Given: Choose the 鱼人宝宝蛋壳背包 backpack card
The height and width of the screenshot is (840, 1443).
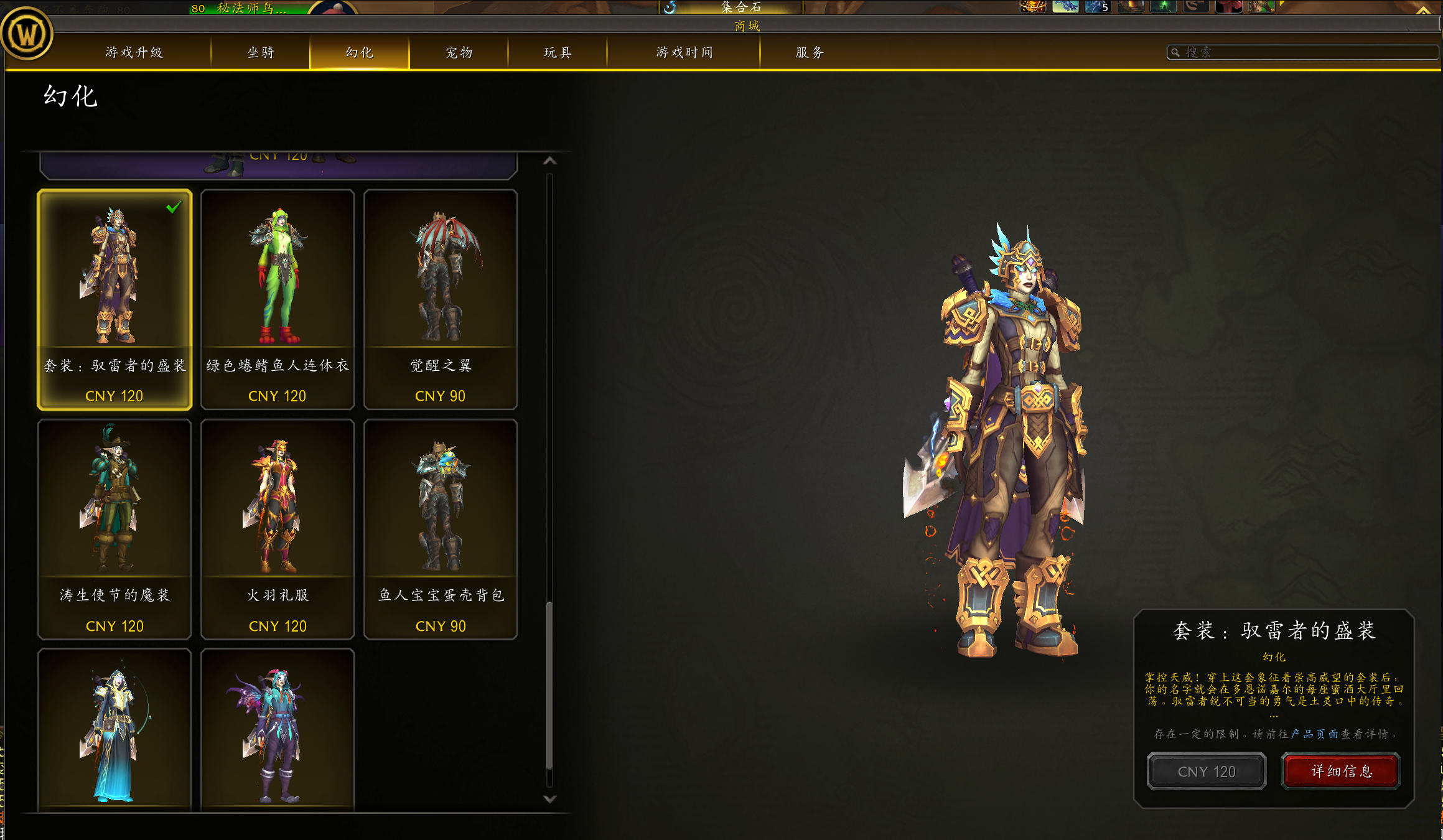Looking at the screenshot, I should [441, 529].
